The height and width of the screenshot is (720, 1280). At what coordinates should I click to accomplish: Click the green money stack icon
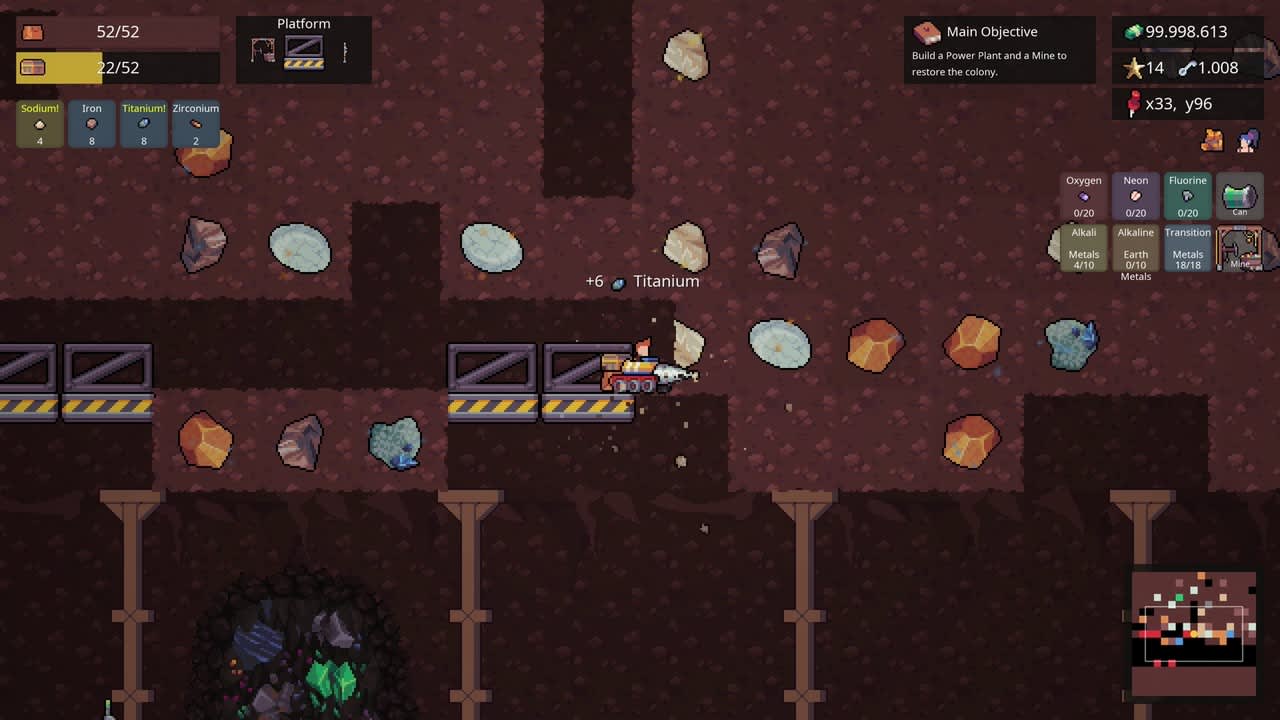(1133, 31)
